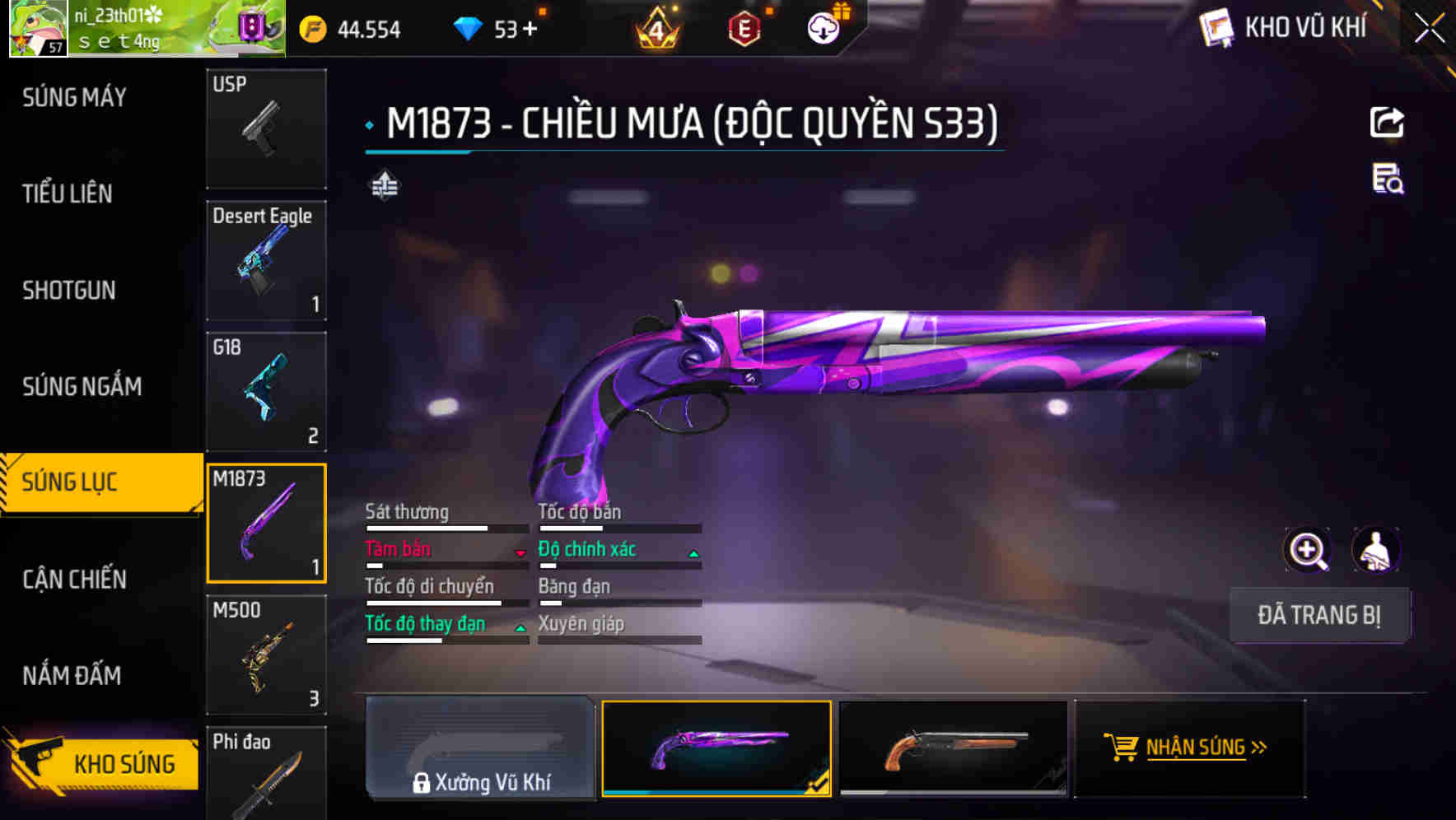This screenshot has height=820, width=1456.
Task: Select the magnifying glass zoom preview icon
Action: click(1308, 549)
